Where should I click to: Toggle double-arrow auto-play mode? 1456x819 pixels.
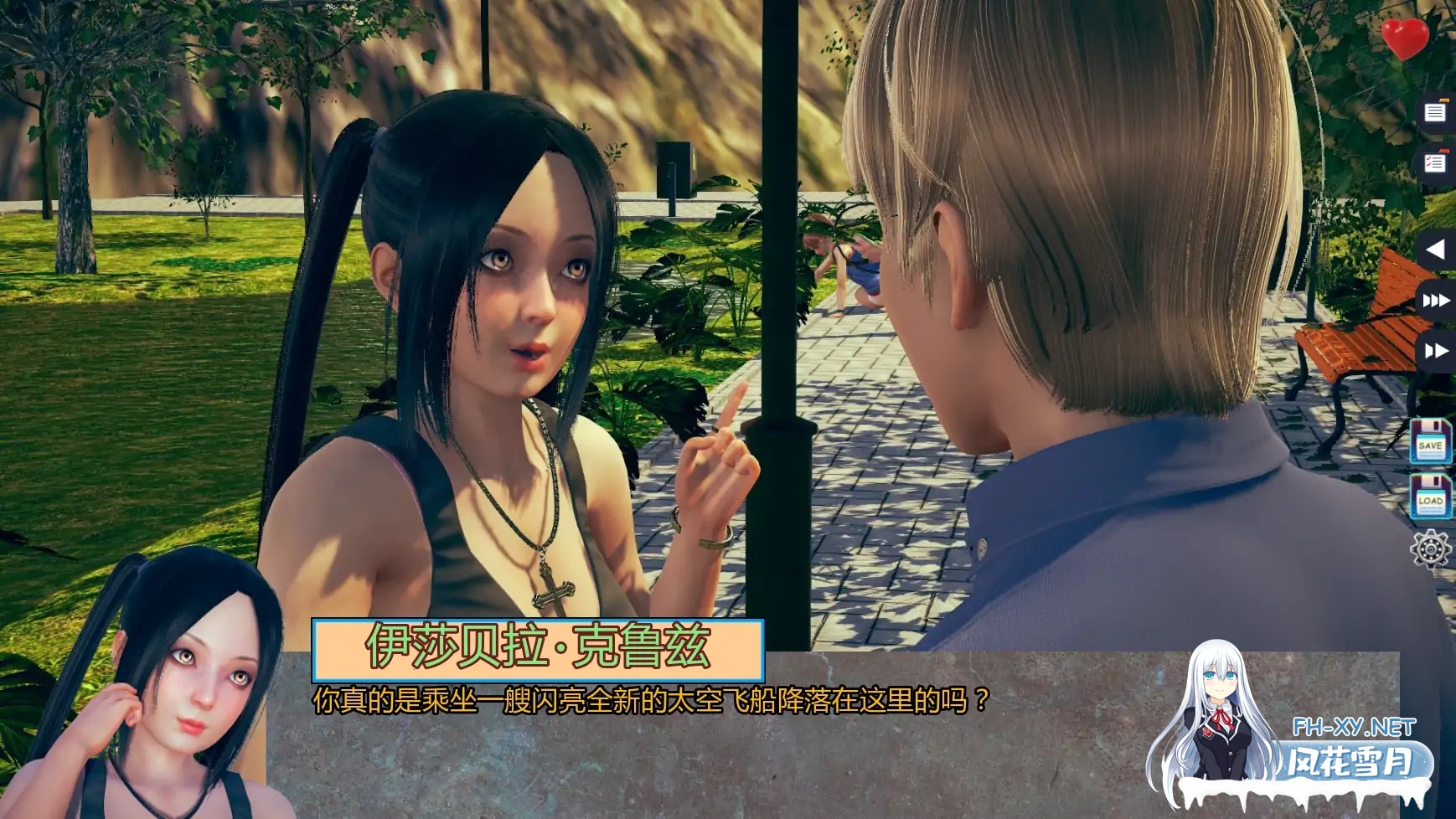coord(1436,352)
